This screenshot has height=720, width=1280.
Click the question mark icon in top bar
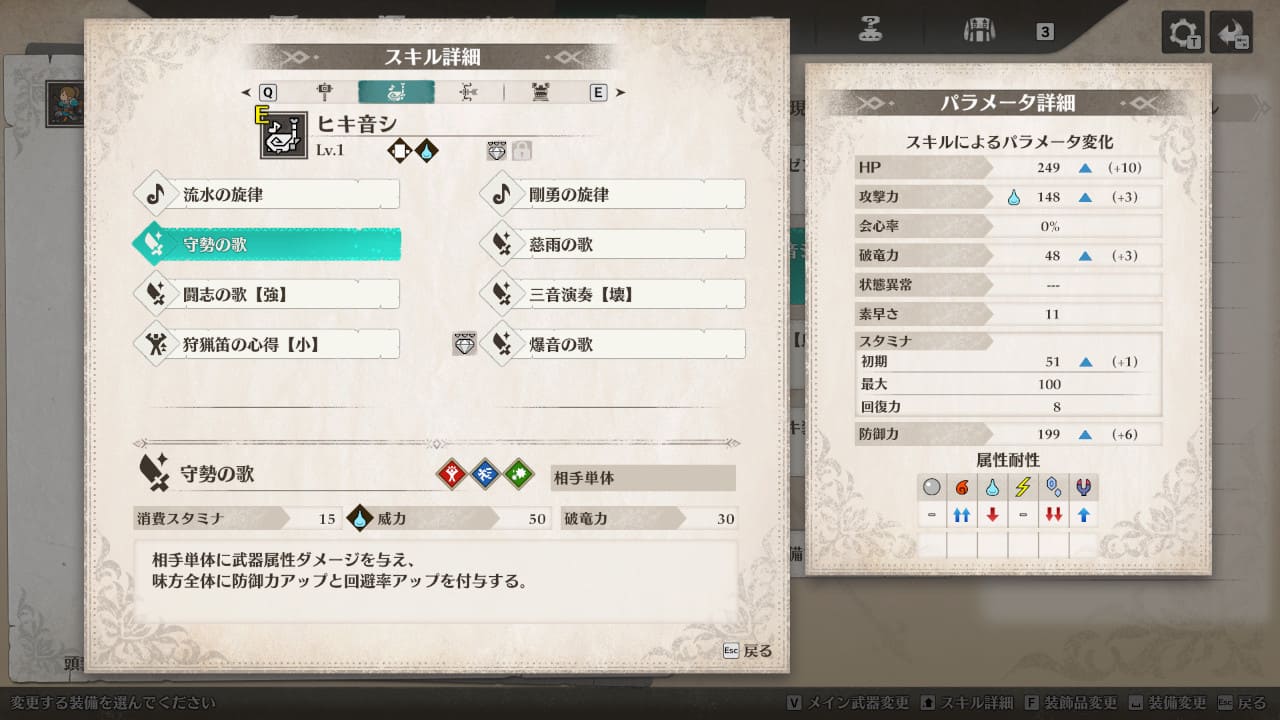(x=870, y=29)
